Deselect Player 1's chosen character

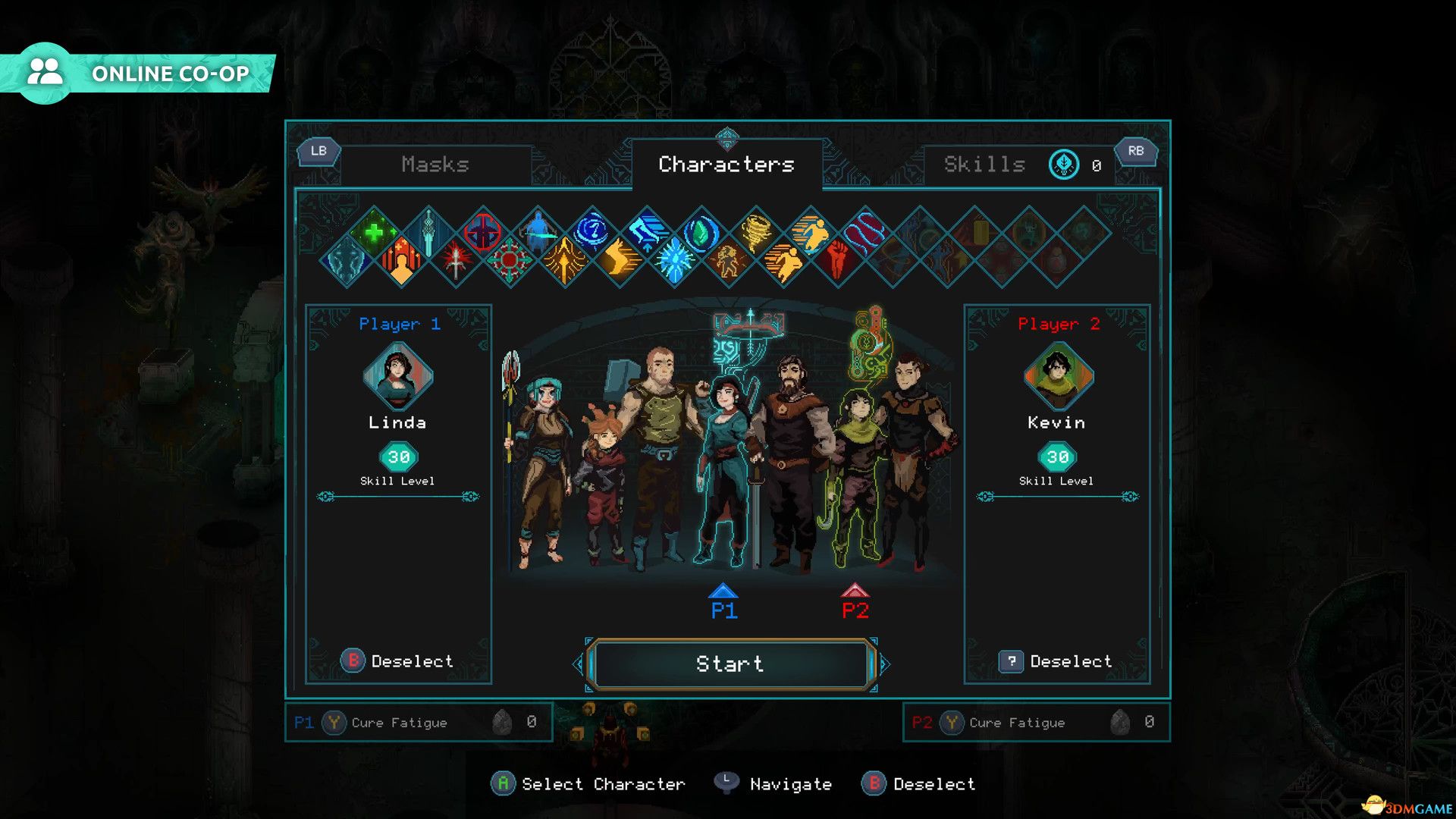pos(400,661)
